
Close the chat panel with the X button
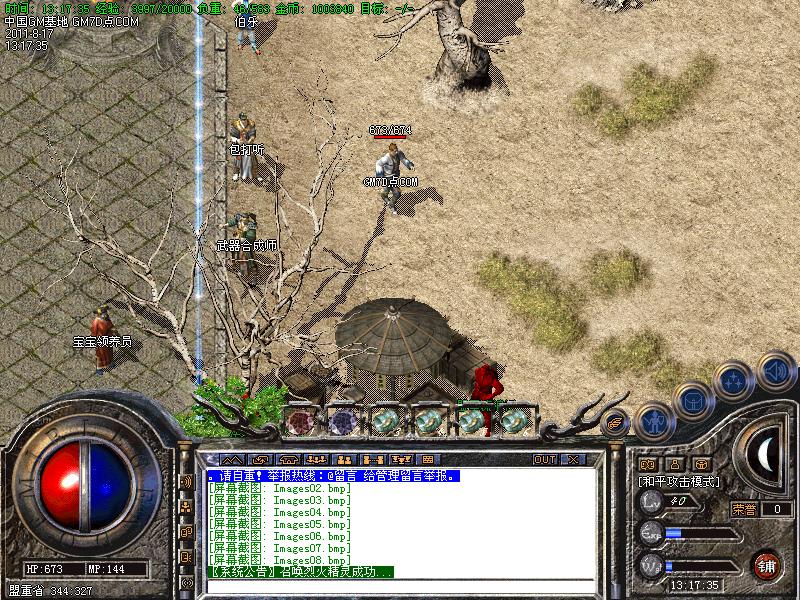point(573,459)
